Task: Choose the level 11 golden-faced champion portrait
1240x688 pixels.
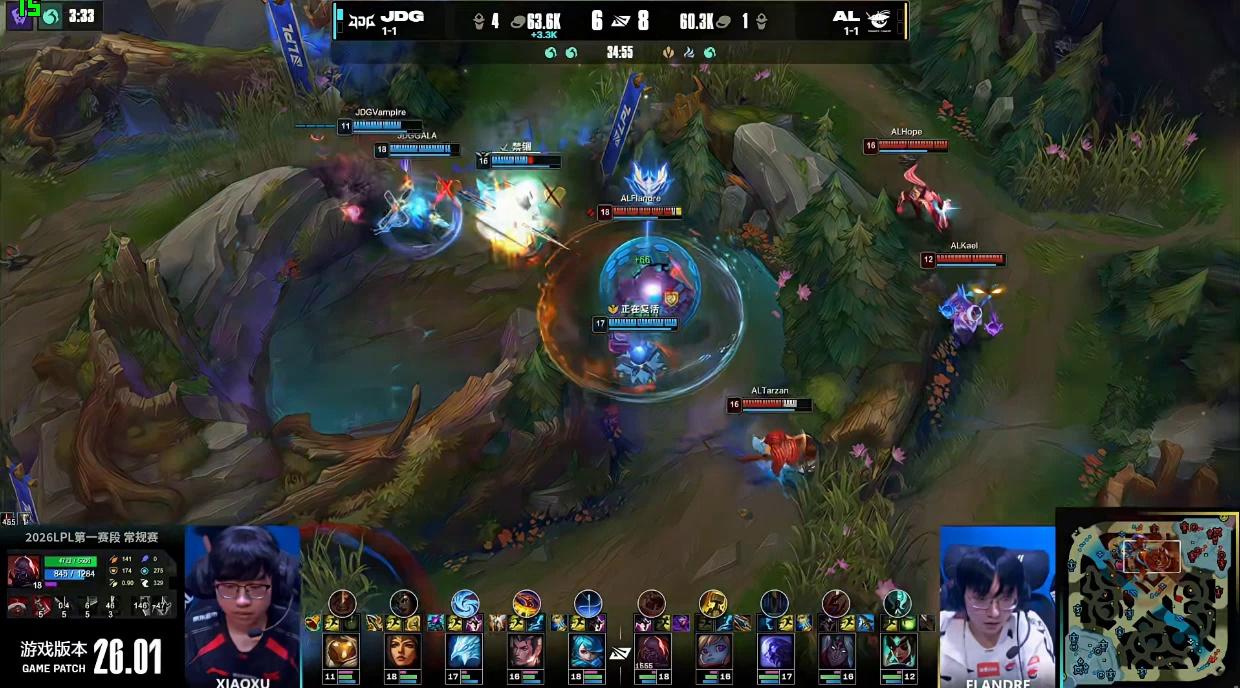Action: pos(342,651)
